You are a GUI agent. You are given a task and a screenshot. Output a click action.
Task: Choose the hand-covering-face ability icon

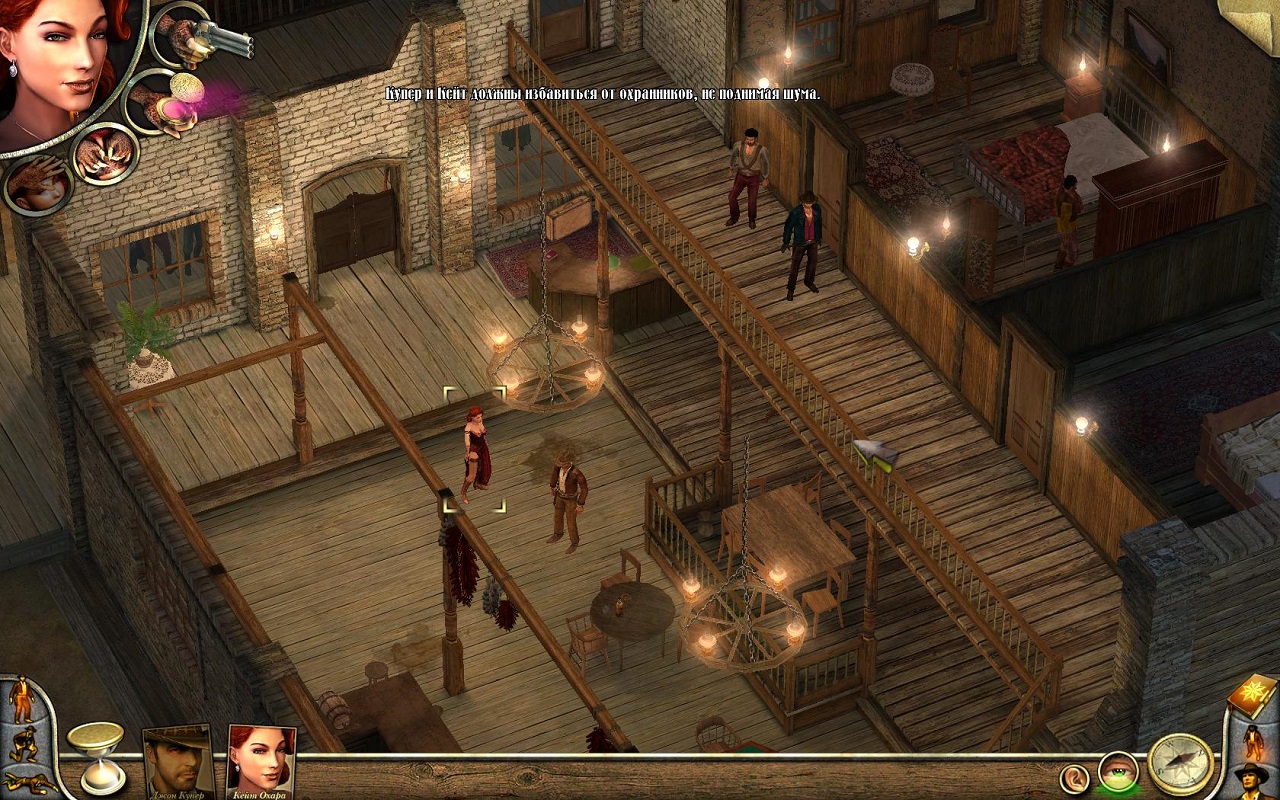coord(38,185)
